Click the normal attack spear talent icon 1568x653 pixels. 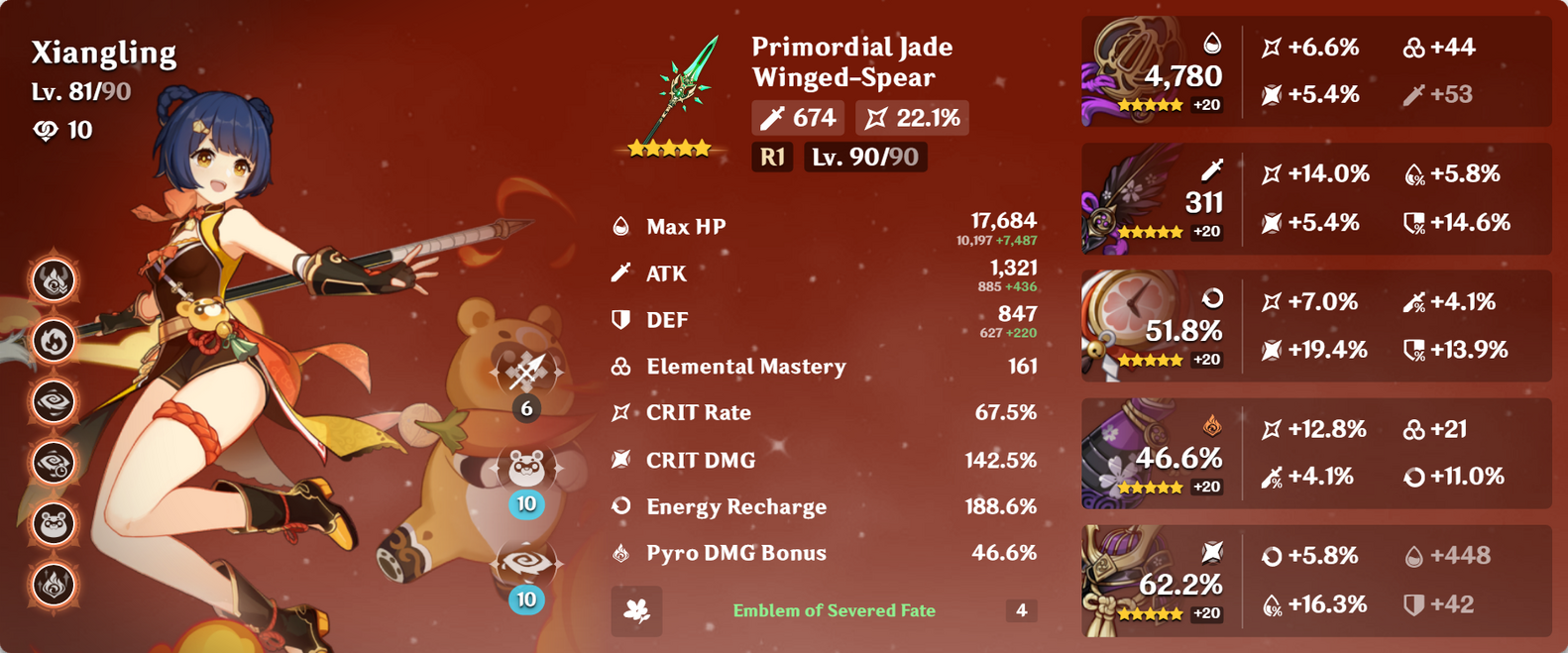526,374
